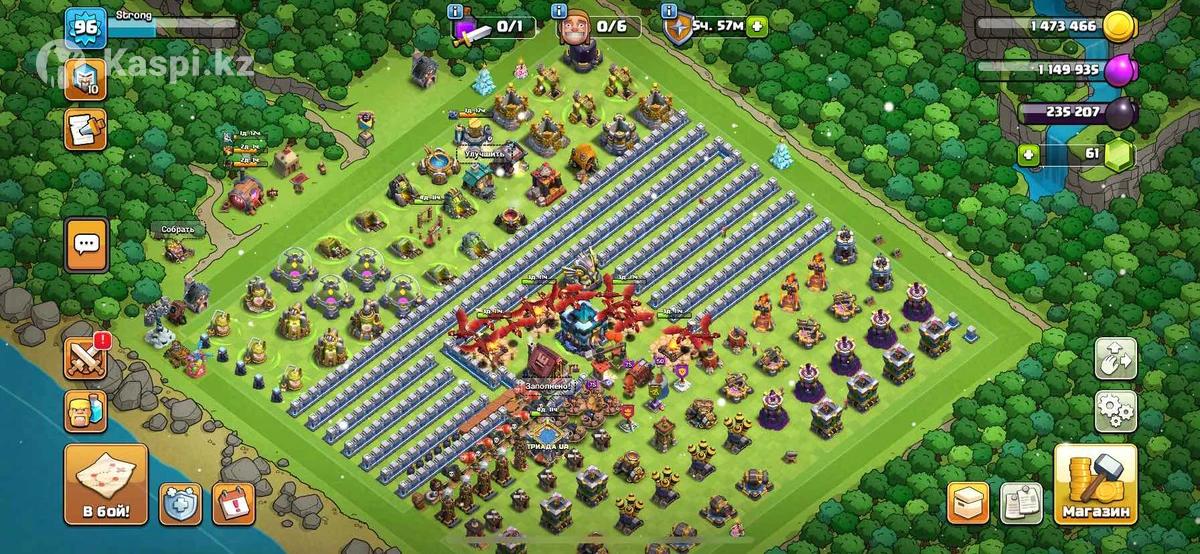
Task: Open the events calendar
Action: (233, 502)
